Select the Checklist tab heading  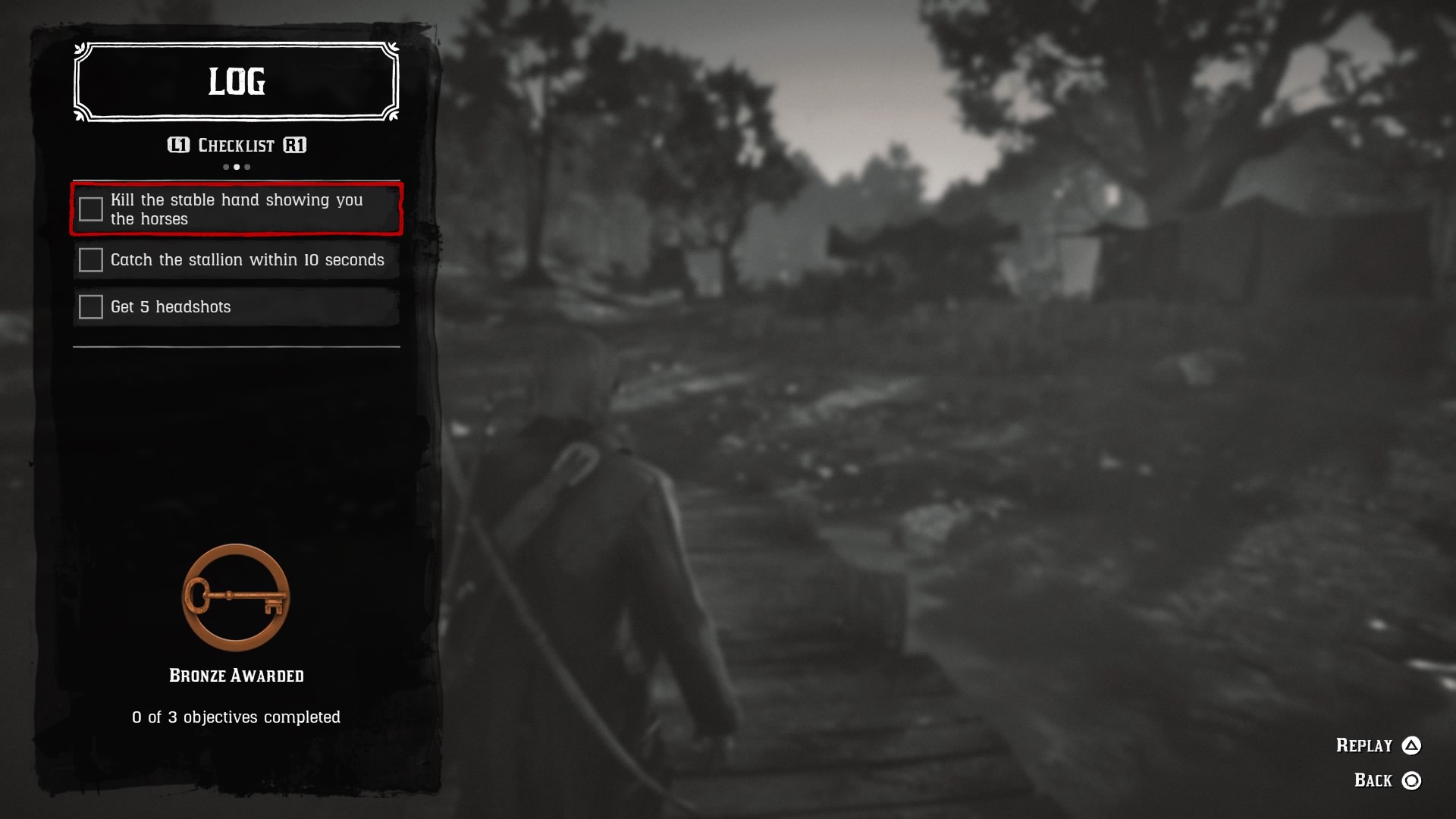pos(236,146)
